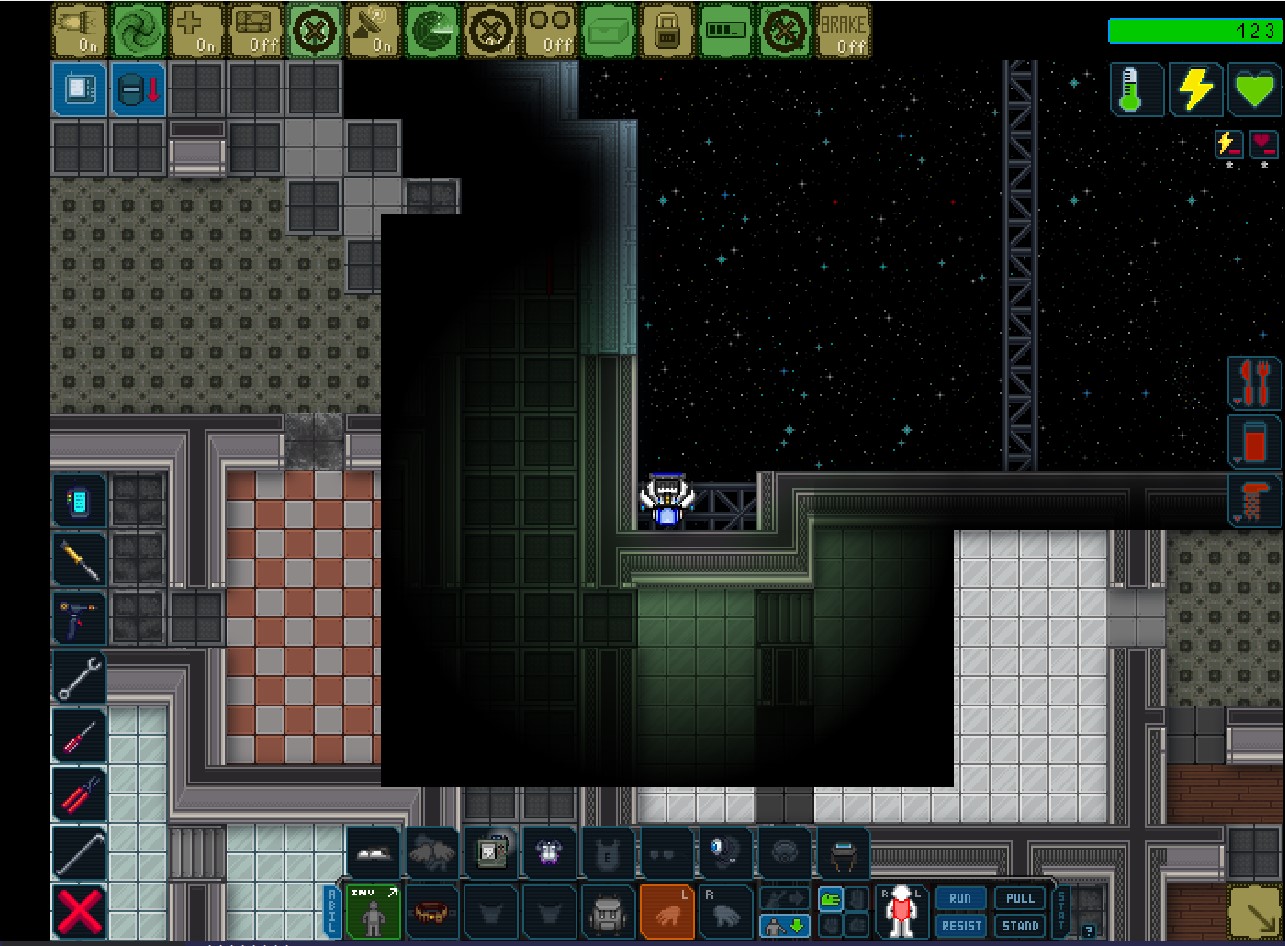Click the radar scan icon in top bar

coord(431,31)
